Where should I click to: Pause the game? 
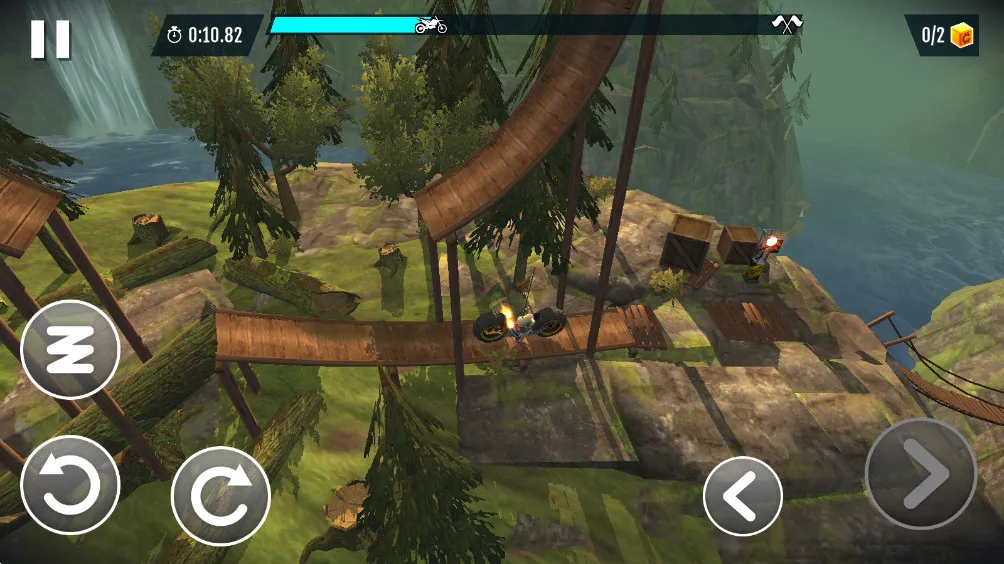50,39
